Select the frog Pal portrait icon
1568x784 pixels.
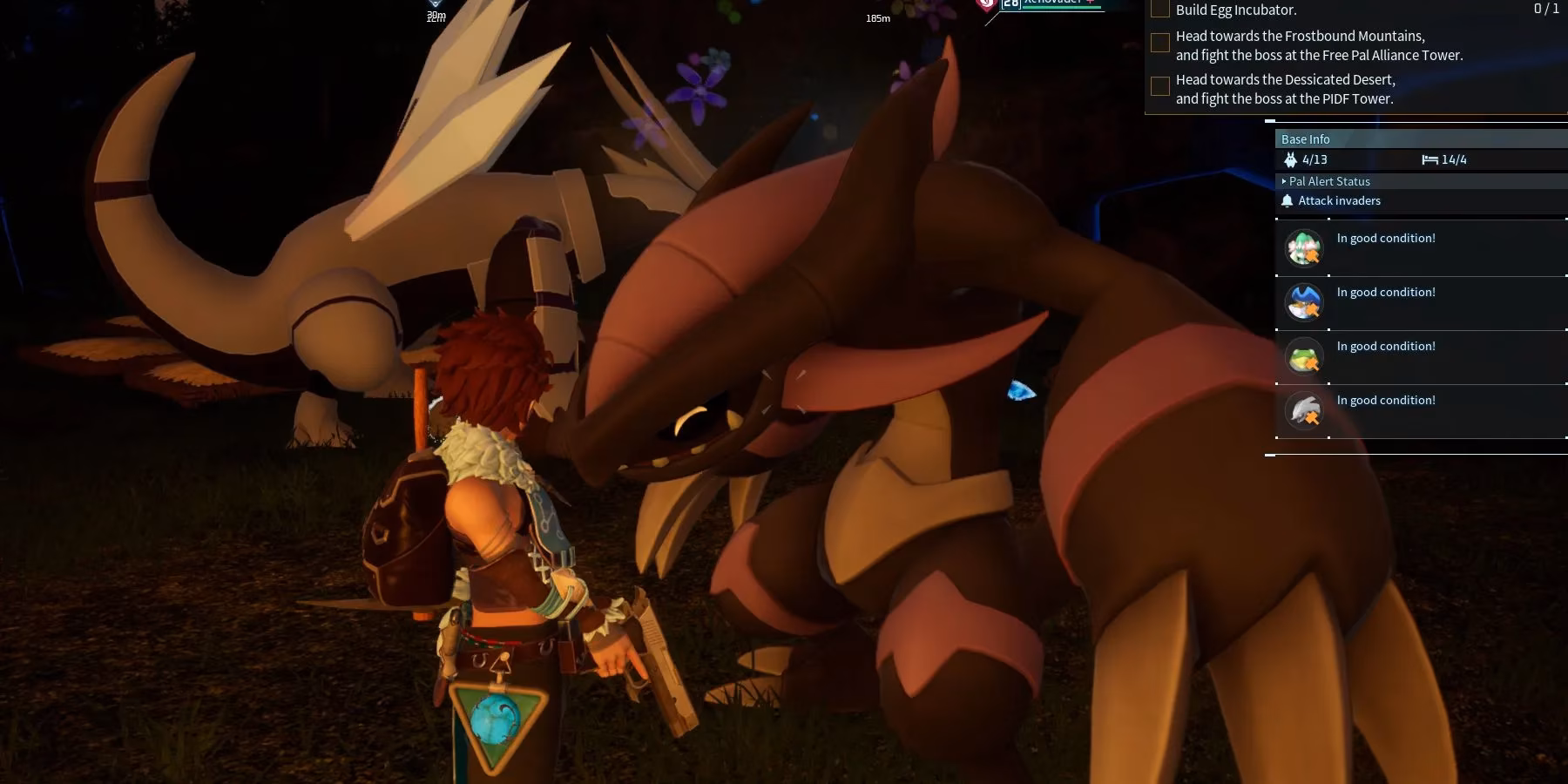point(1303,356)
